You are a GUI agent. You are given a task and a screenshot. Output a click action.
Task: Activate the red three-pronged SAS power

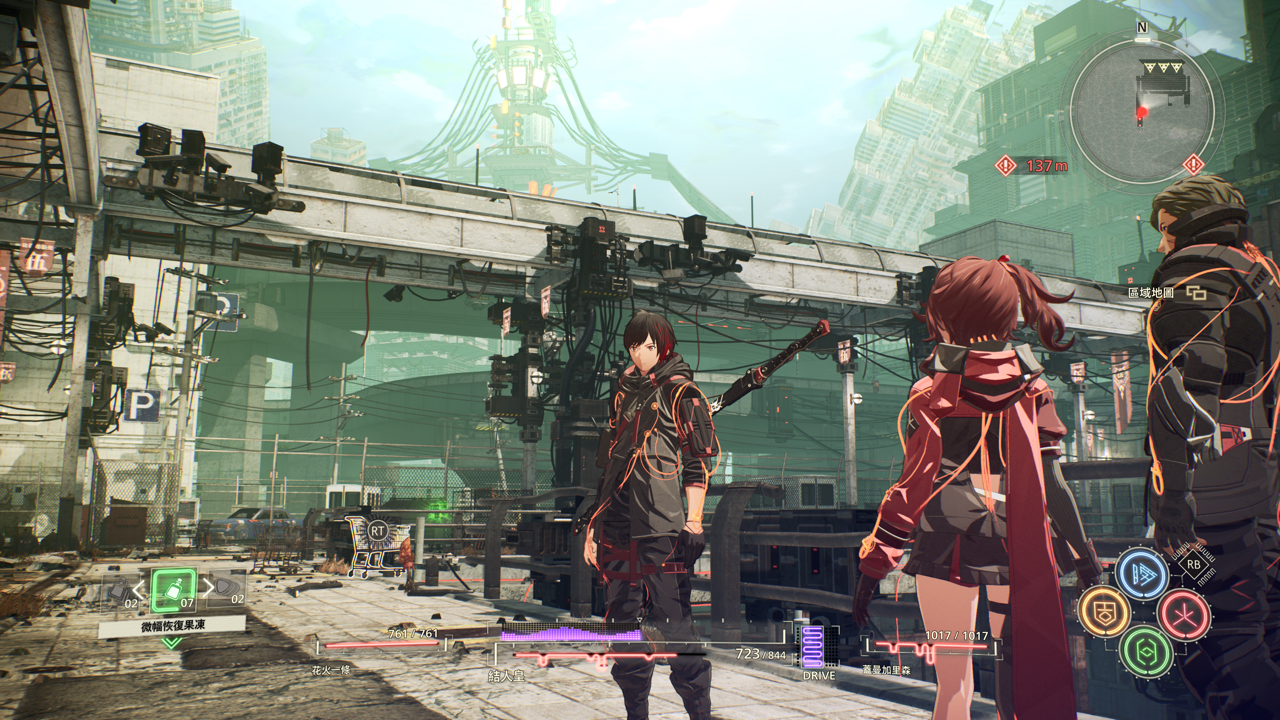(1184, 614)
